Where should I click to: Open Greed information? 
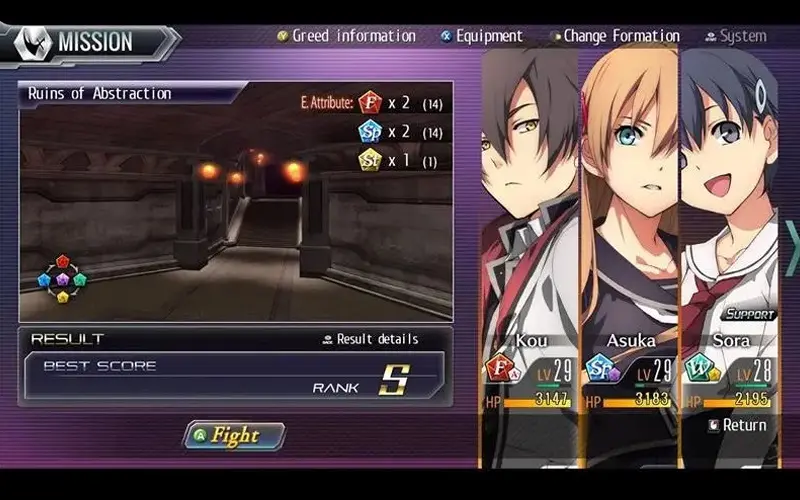[347, 36]
